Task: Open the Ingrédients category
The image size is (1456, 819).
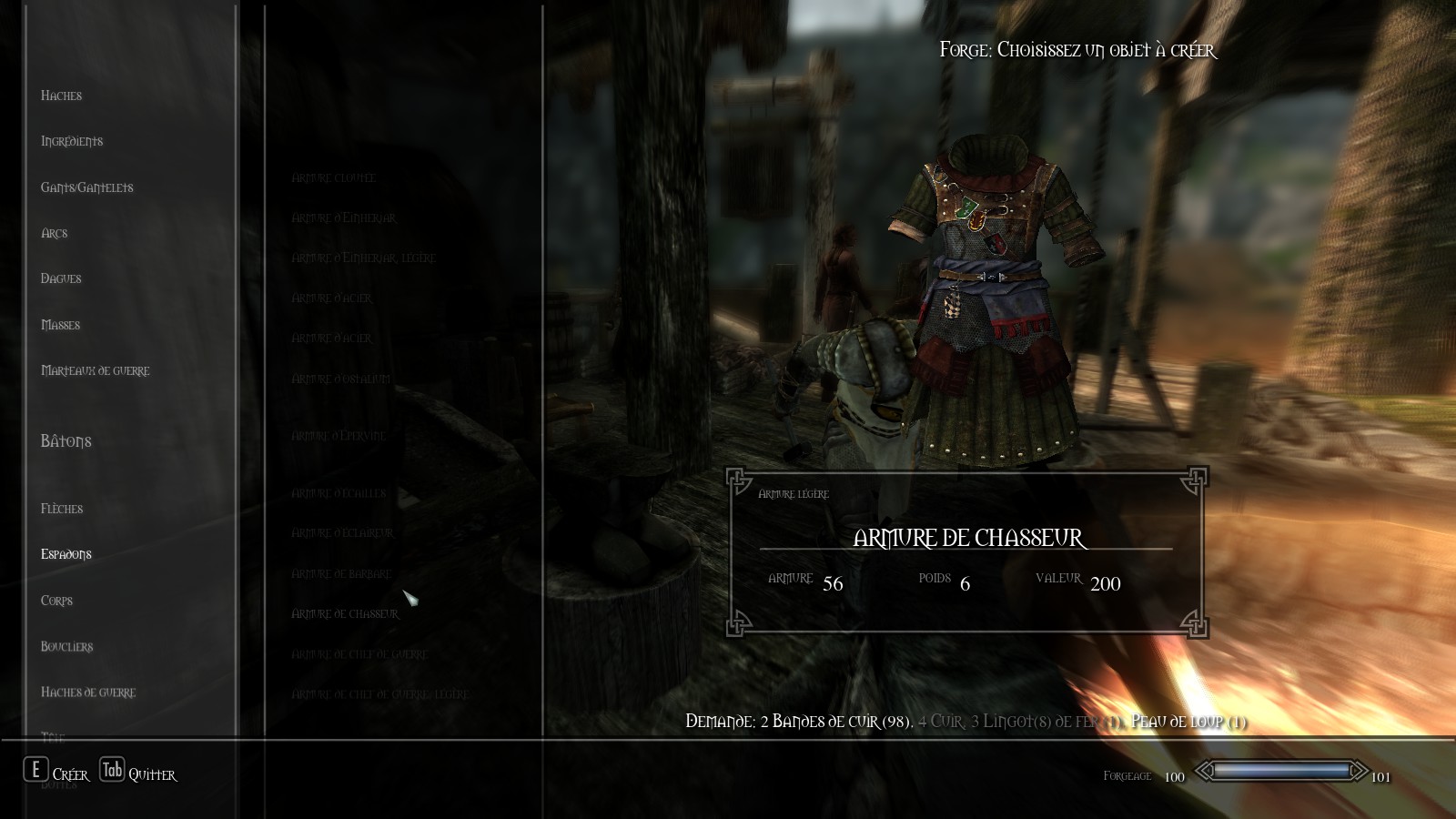Action: coord(72,141)
